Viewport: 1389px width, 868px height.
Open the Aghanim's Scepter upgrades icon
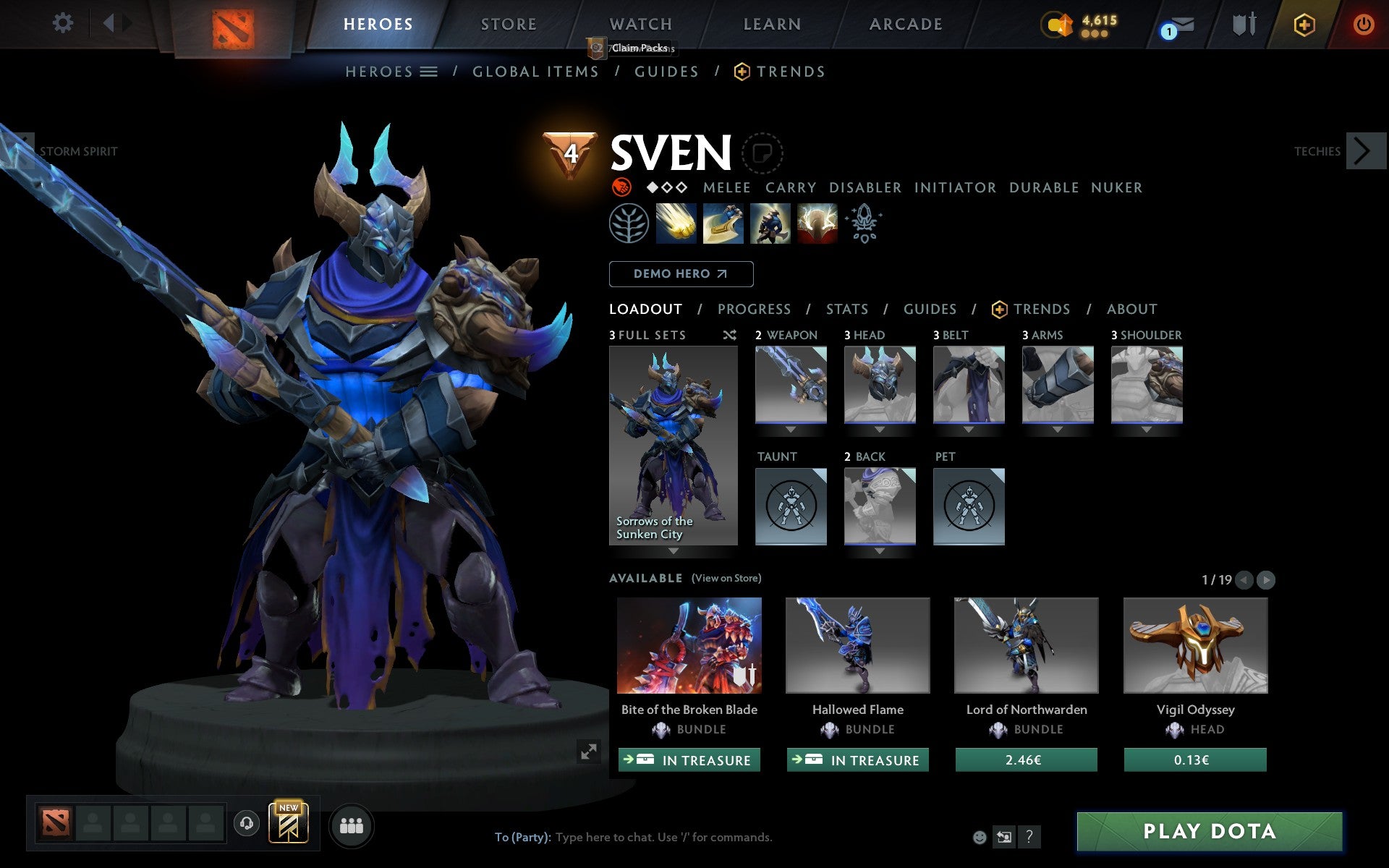tap(863, 223)
